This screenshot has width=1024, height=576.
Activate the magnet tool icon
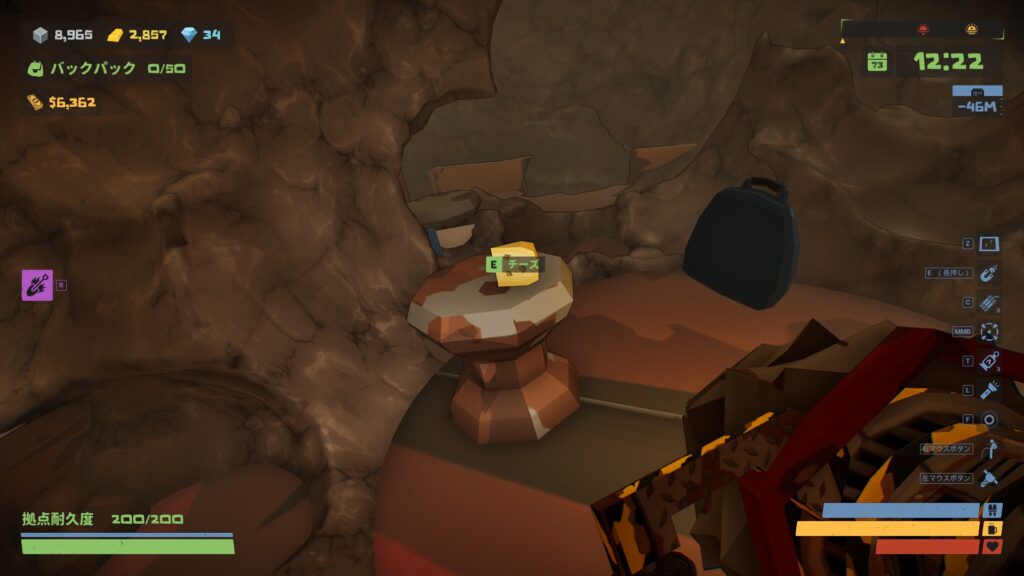coord(989,273)
